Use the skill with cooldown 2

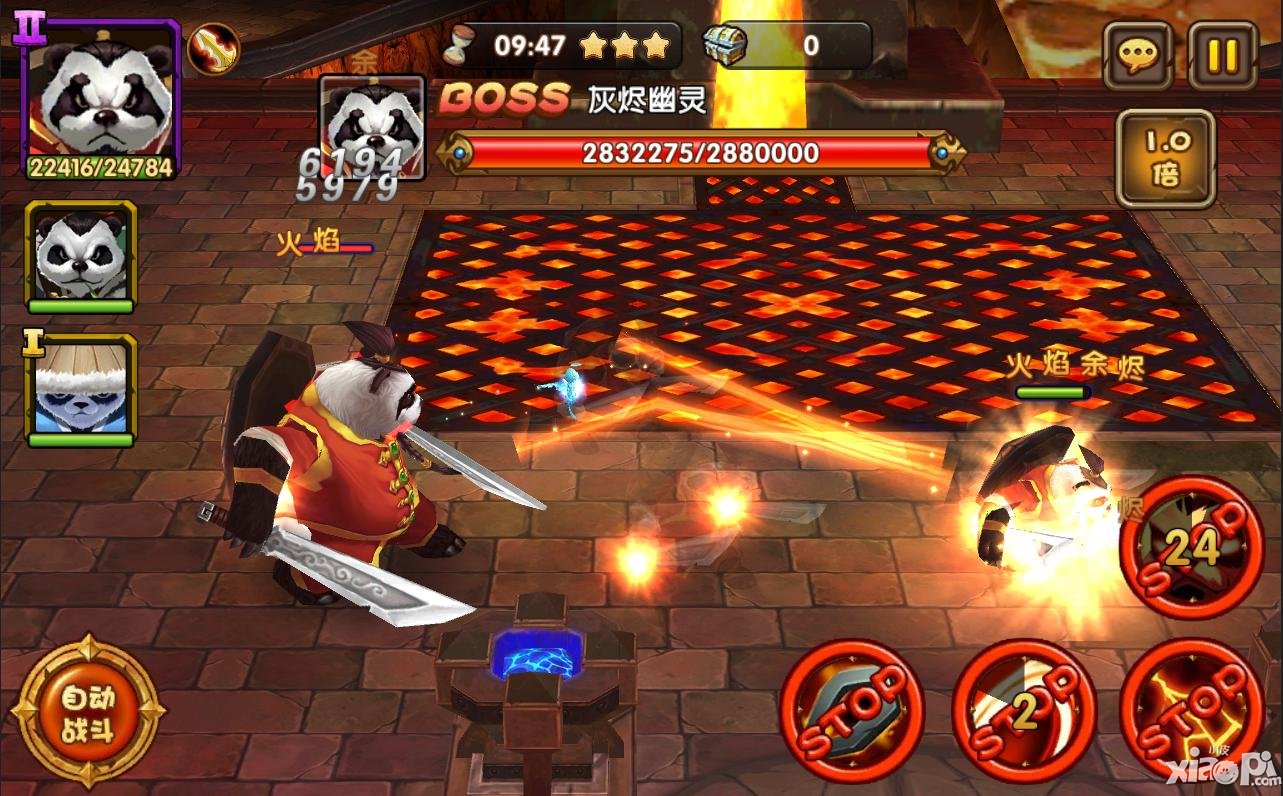(1020, 710)
